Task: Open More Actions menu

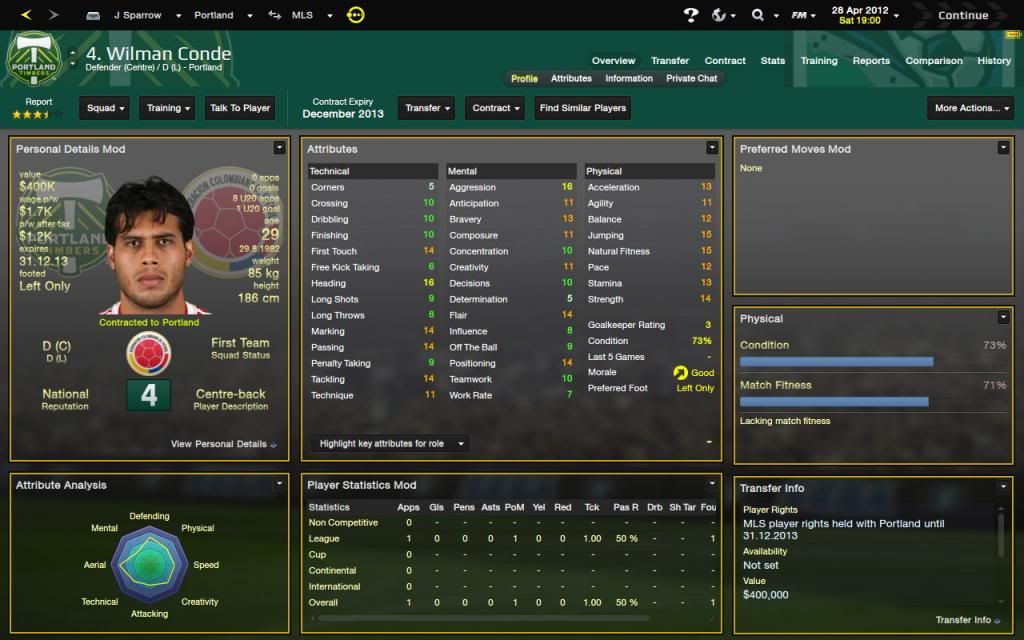Action: click(x=970, y=108)
